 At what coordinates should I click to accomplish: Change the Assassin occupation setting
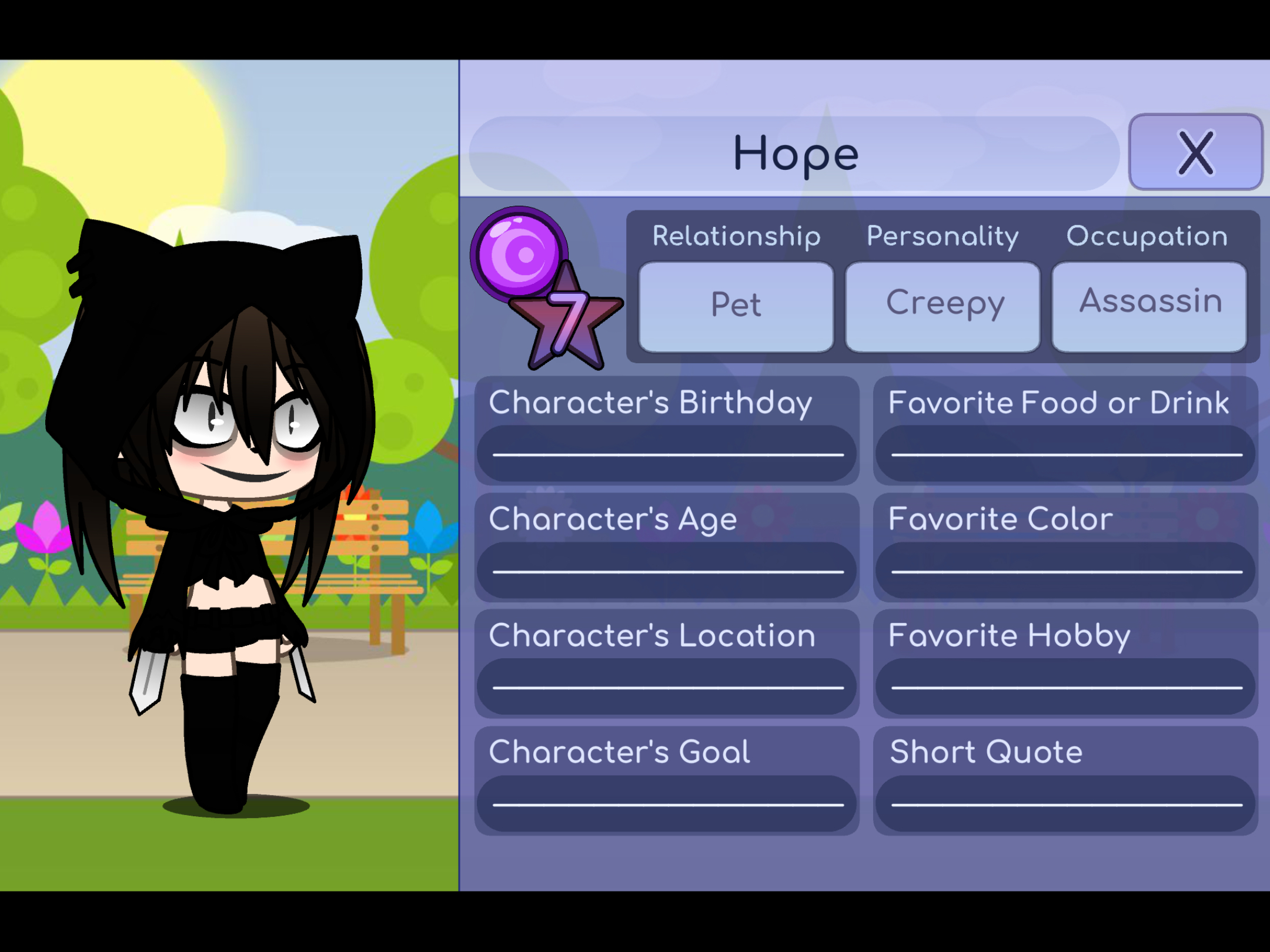pyautogui.click(x=1149, y=307)
